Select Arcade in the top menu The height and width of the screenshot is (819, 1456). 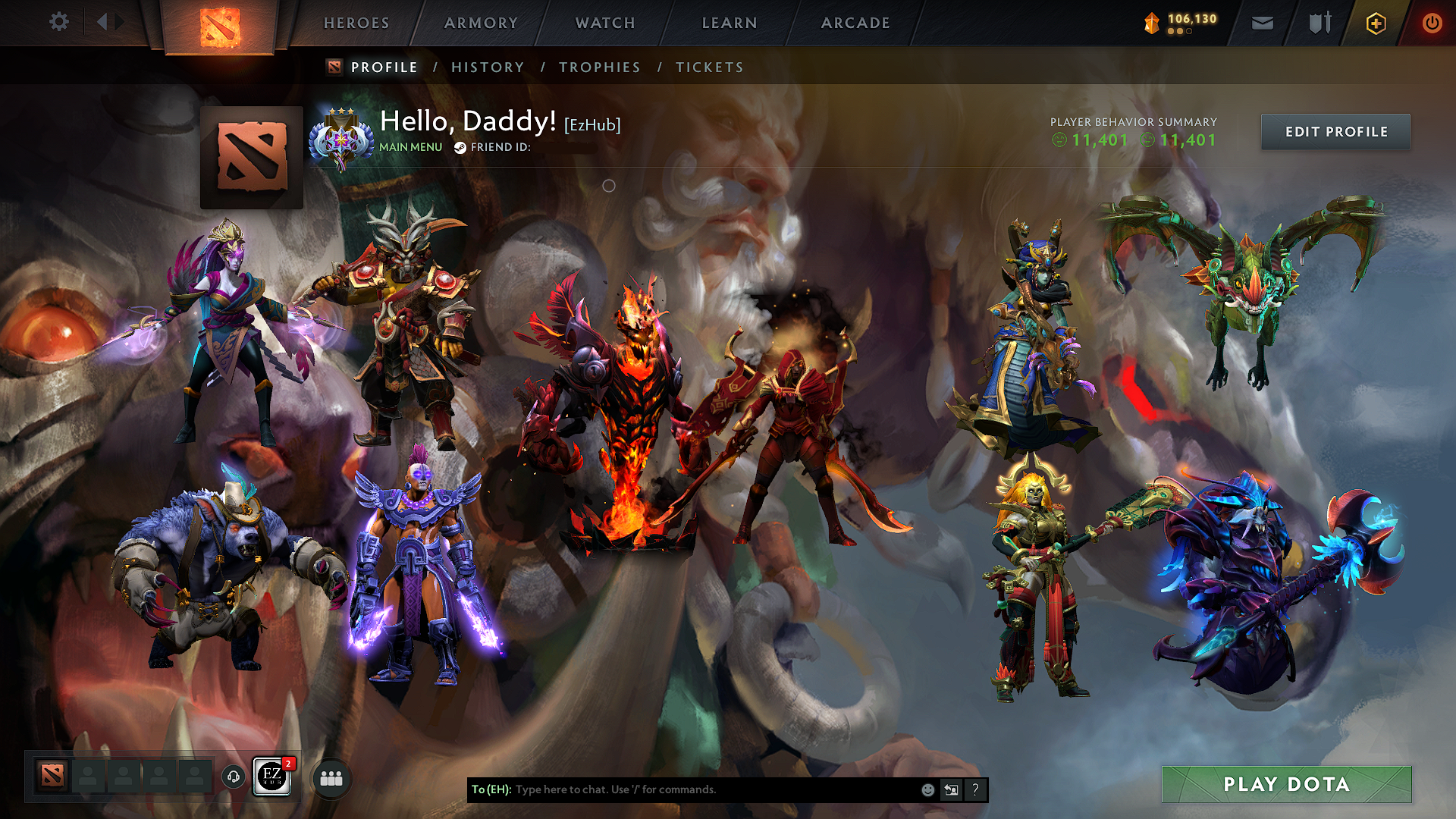coord(855,23)
